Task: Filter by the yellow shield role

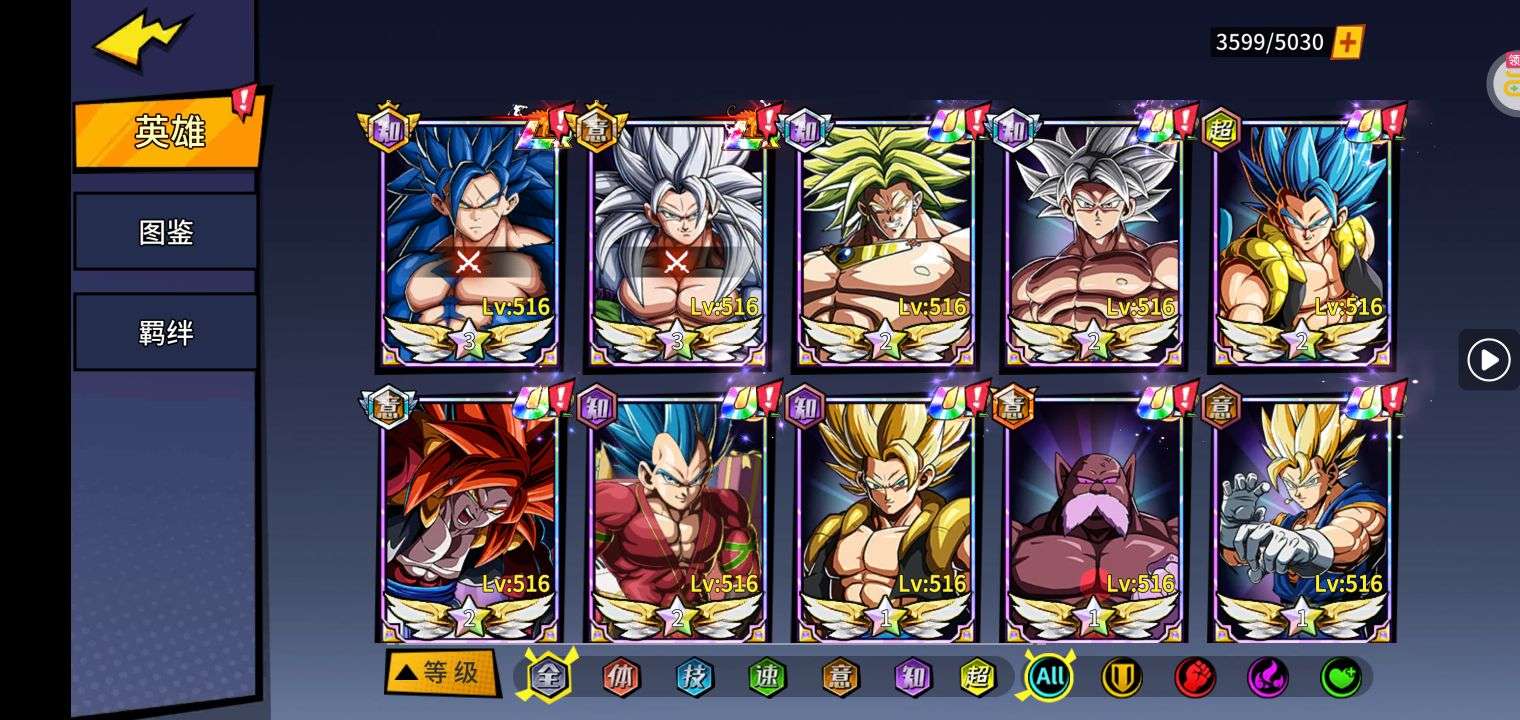Action: (1121, 677)
